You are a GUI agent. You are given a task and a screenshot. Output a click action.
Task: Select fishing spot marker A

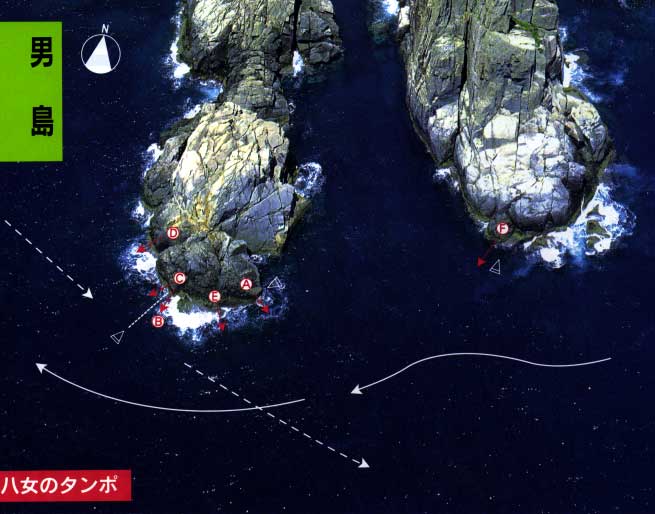pyautogui.click(x=246, y=284)
